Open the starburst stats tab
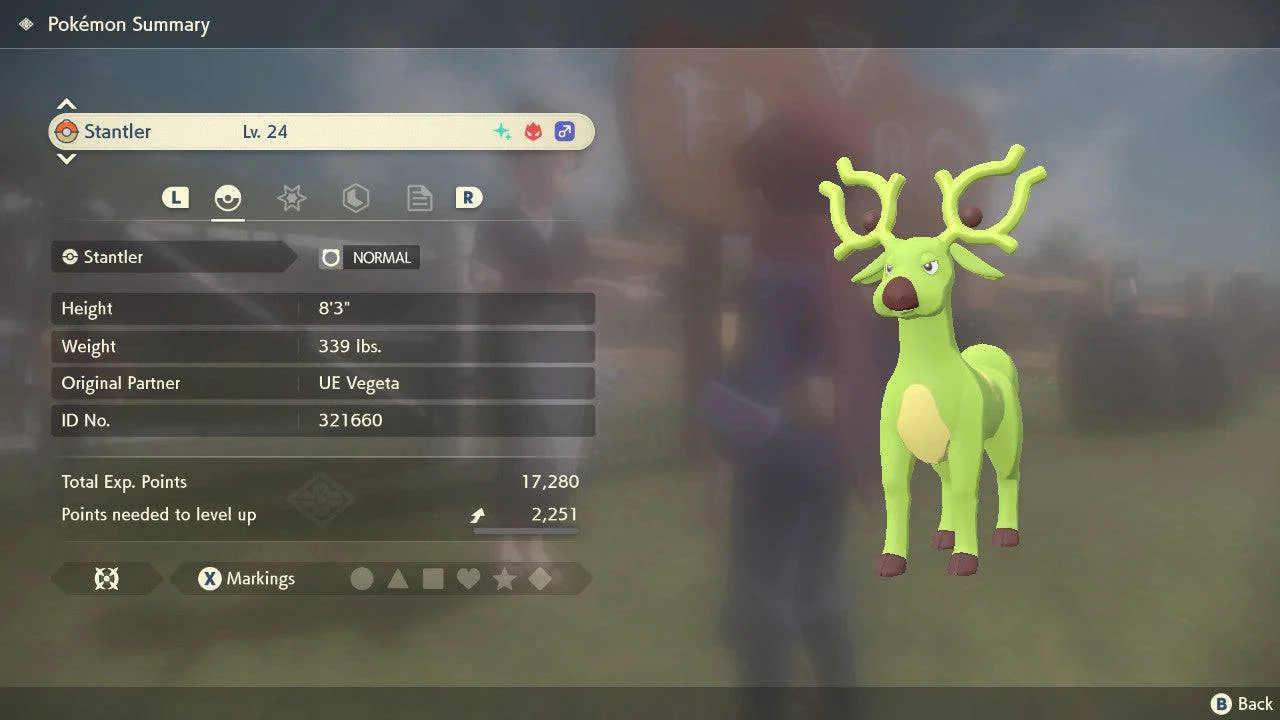Viewport: 1280px width, 720px height. click(291, 198)
